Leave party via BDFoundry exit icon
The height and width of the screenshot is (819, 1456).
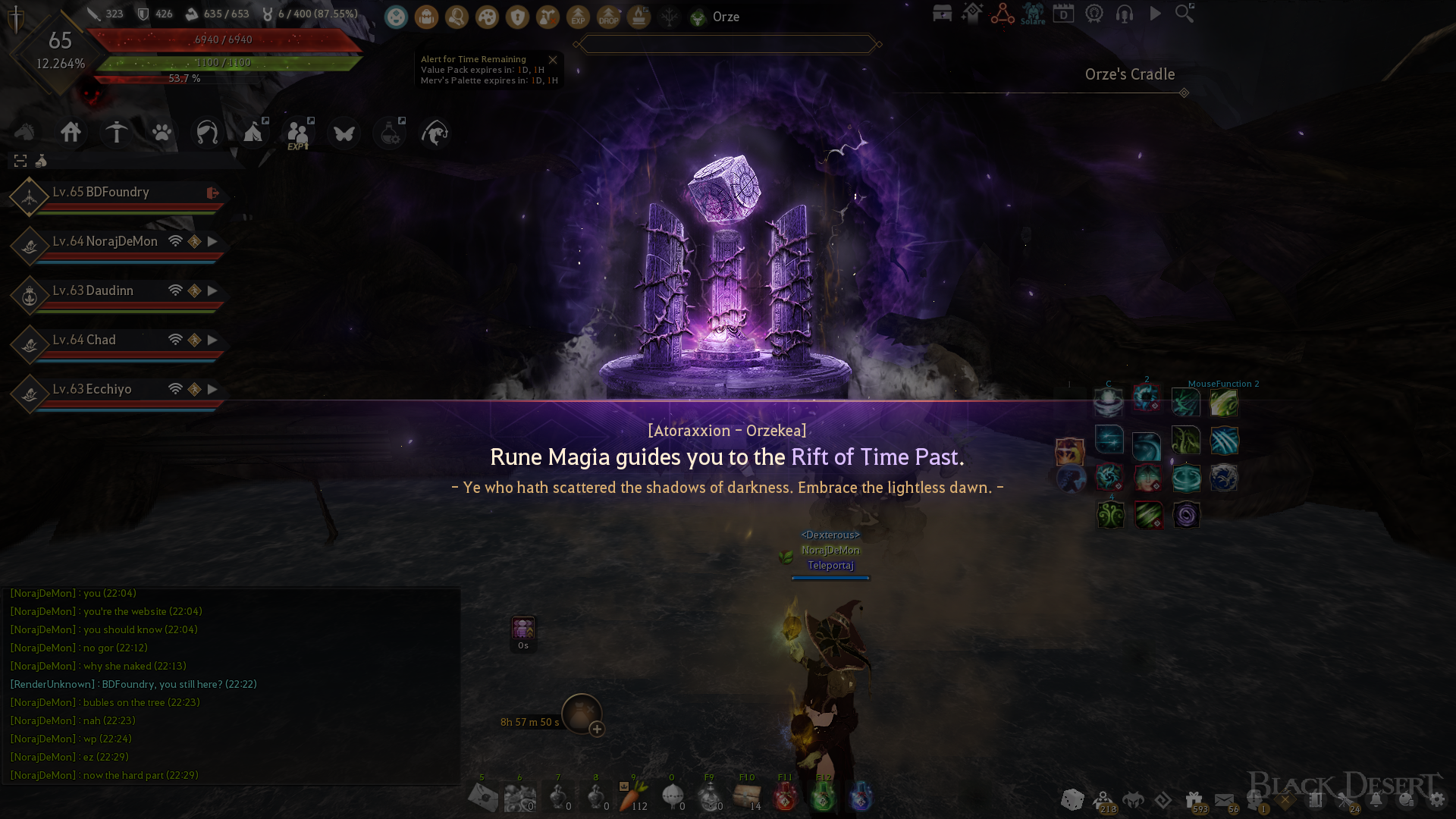pyautogui.click(x=213, y=193)
